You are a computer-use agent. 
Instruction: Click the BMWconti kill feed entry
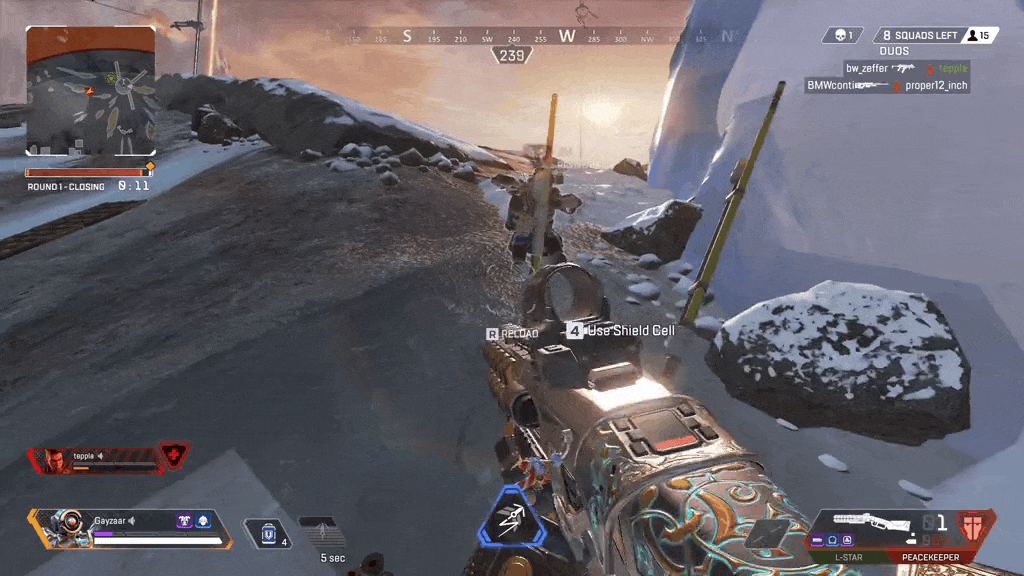pyautogui.click(x=887, y=86)
